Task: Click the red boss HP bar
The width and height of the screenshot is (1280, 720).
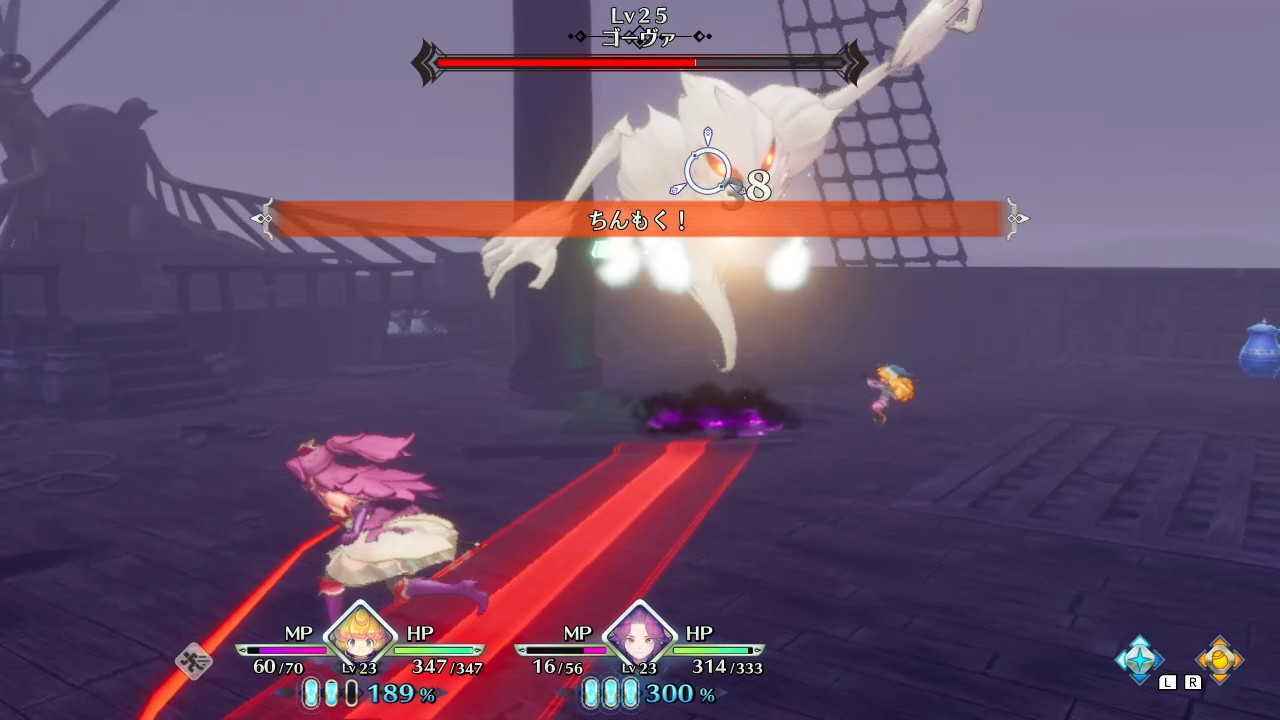Action: point(560,60)
